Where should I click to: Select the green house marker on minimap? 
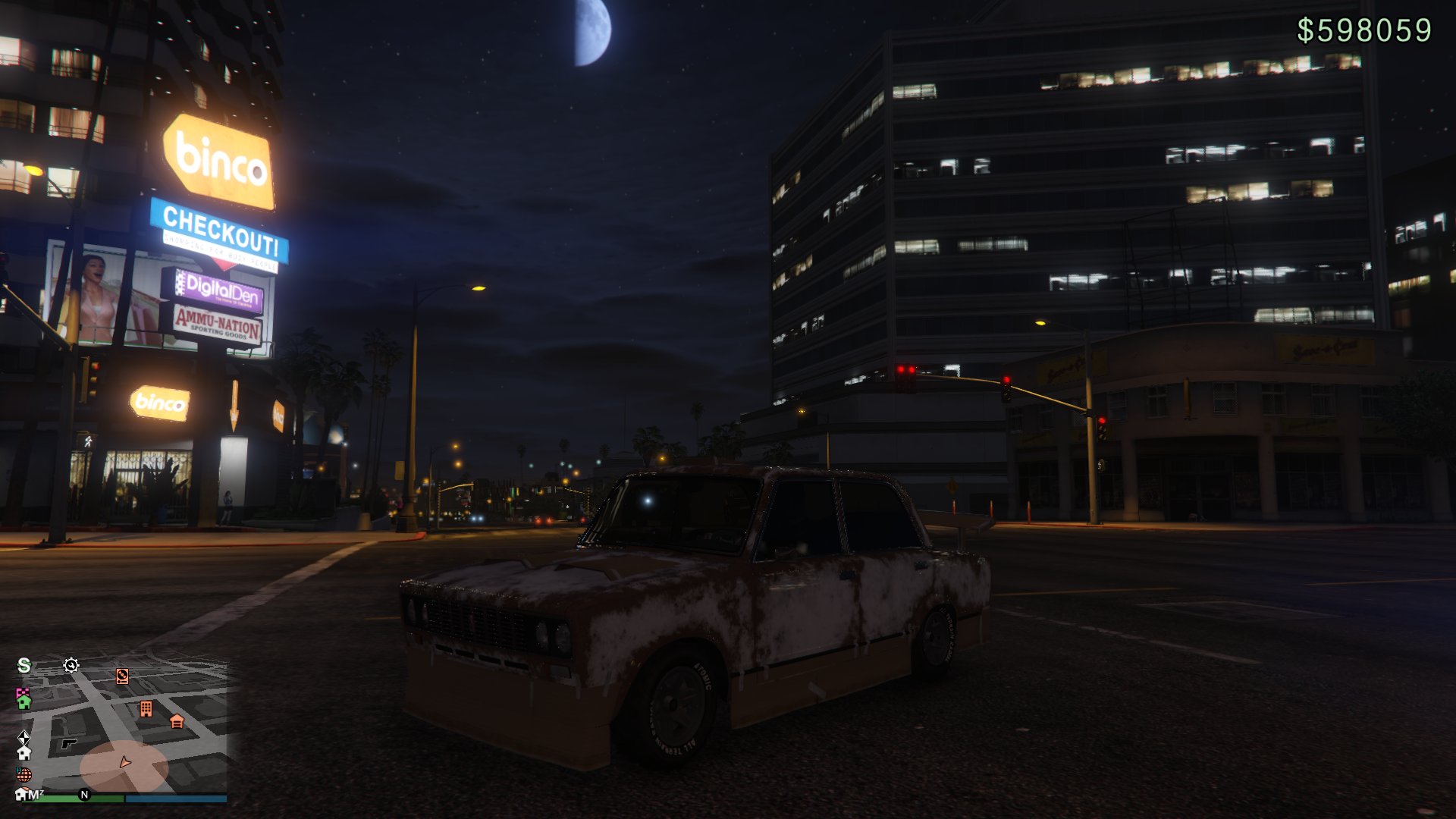click(24, 702)
